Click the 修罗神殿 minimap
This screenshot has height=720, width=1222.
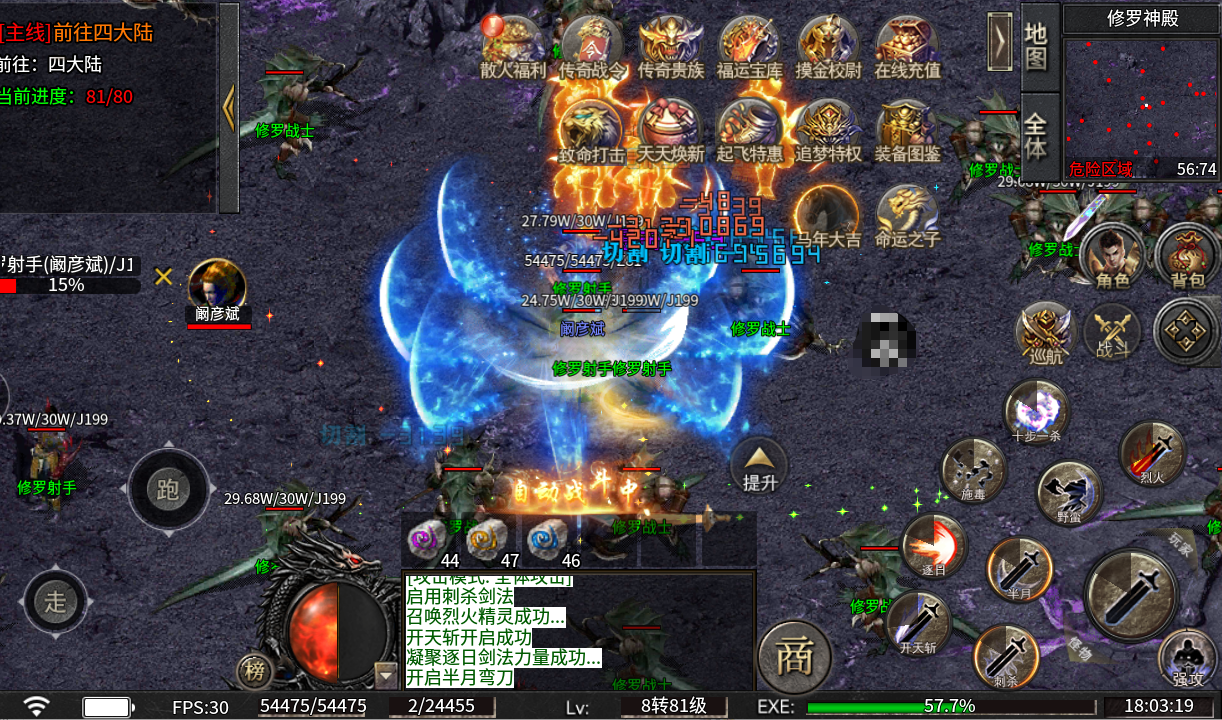tap(1140, 103)
